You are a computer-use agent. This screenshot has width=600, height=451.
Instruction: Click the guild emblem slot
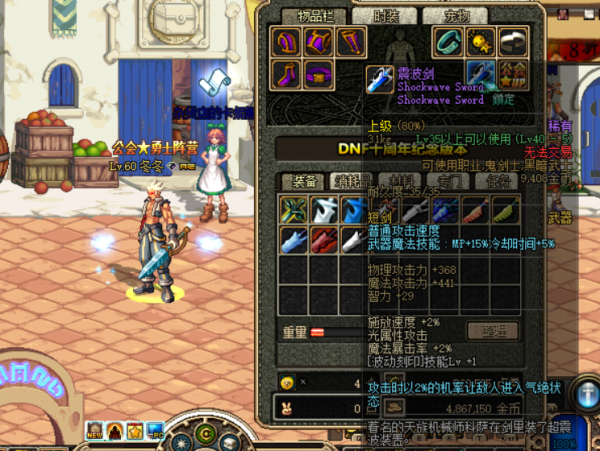512,74
